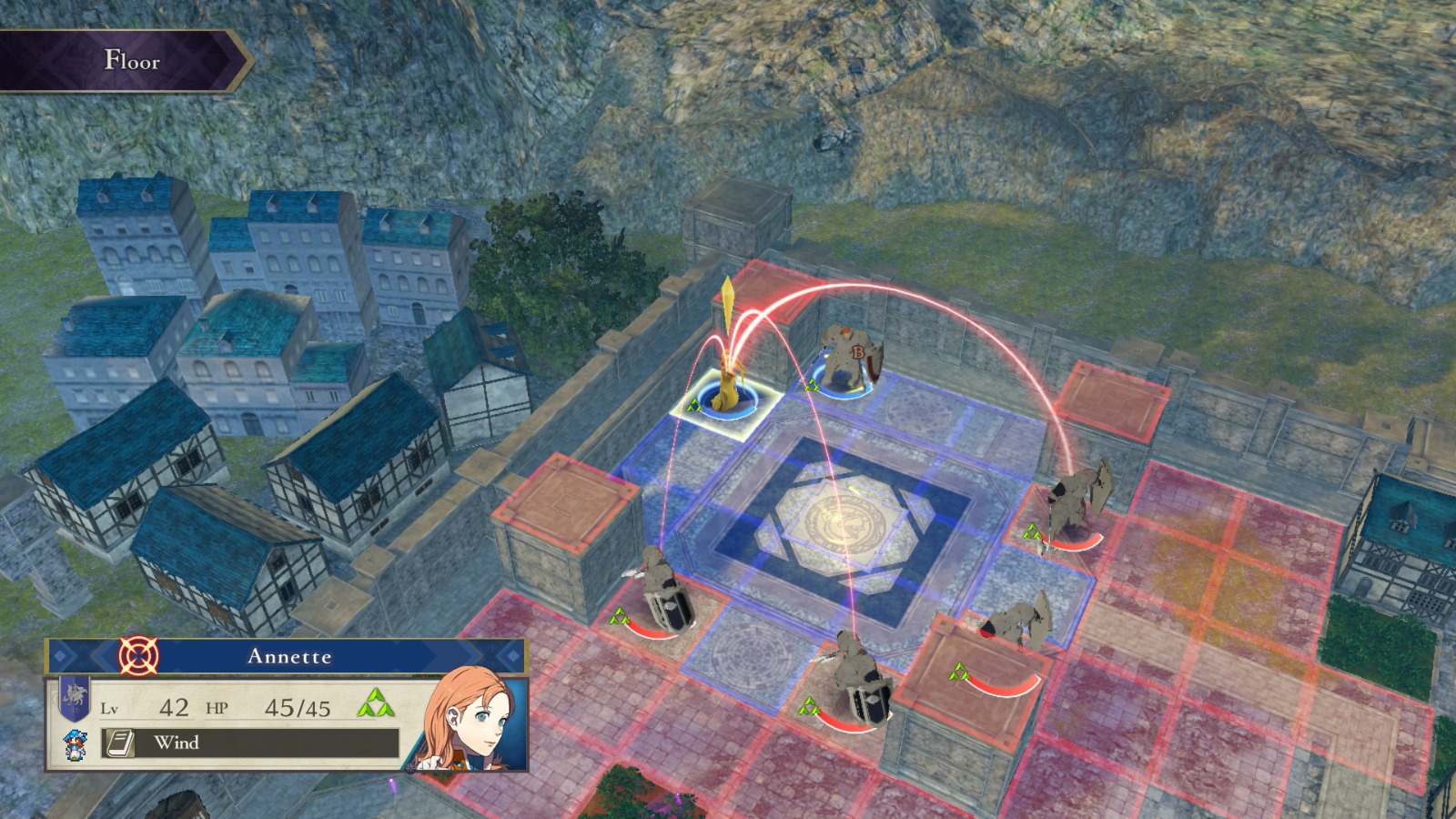The height and width of the screenshot is (819, 1456).
Task: Click the green triangle marker on the golden monster's tile
Action: (696, 407)
